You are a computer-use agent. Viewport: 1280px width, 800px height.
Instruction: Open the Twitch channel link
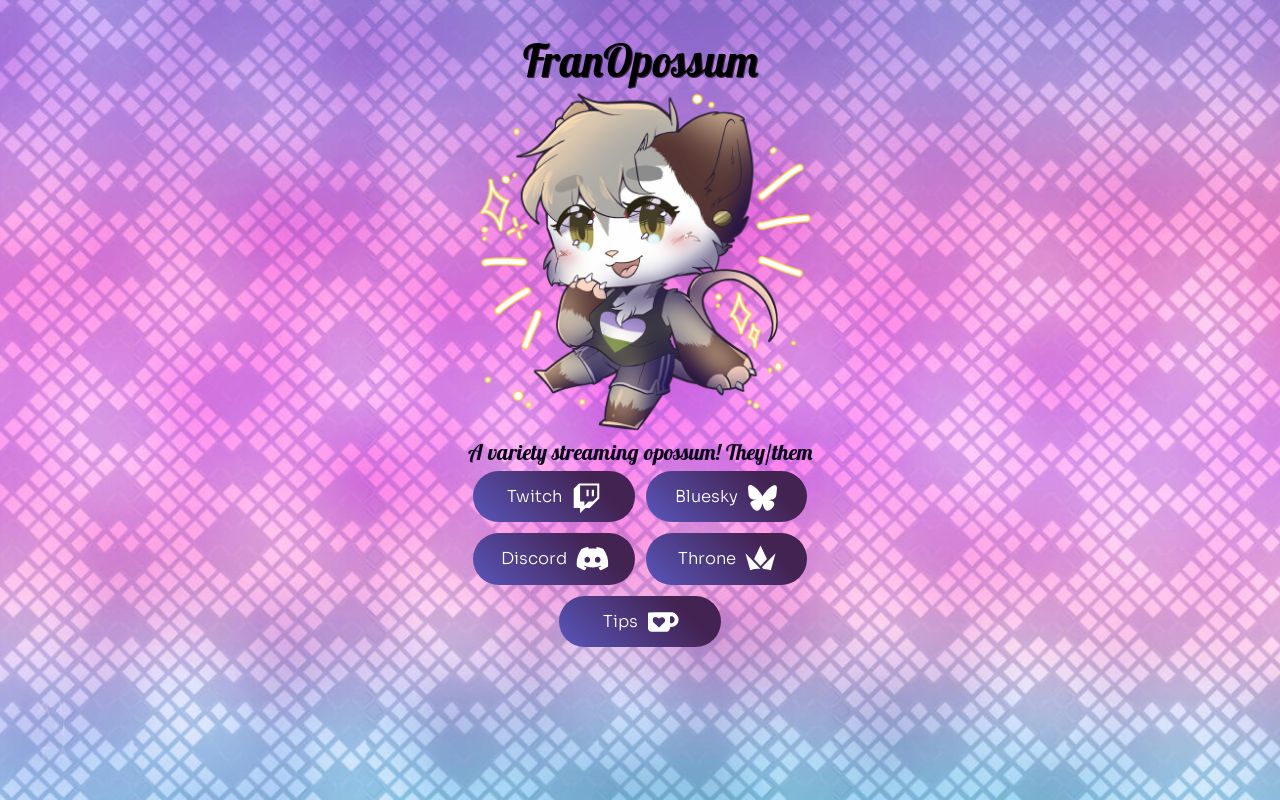click(x=553, y=496)
